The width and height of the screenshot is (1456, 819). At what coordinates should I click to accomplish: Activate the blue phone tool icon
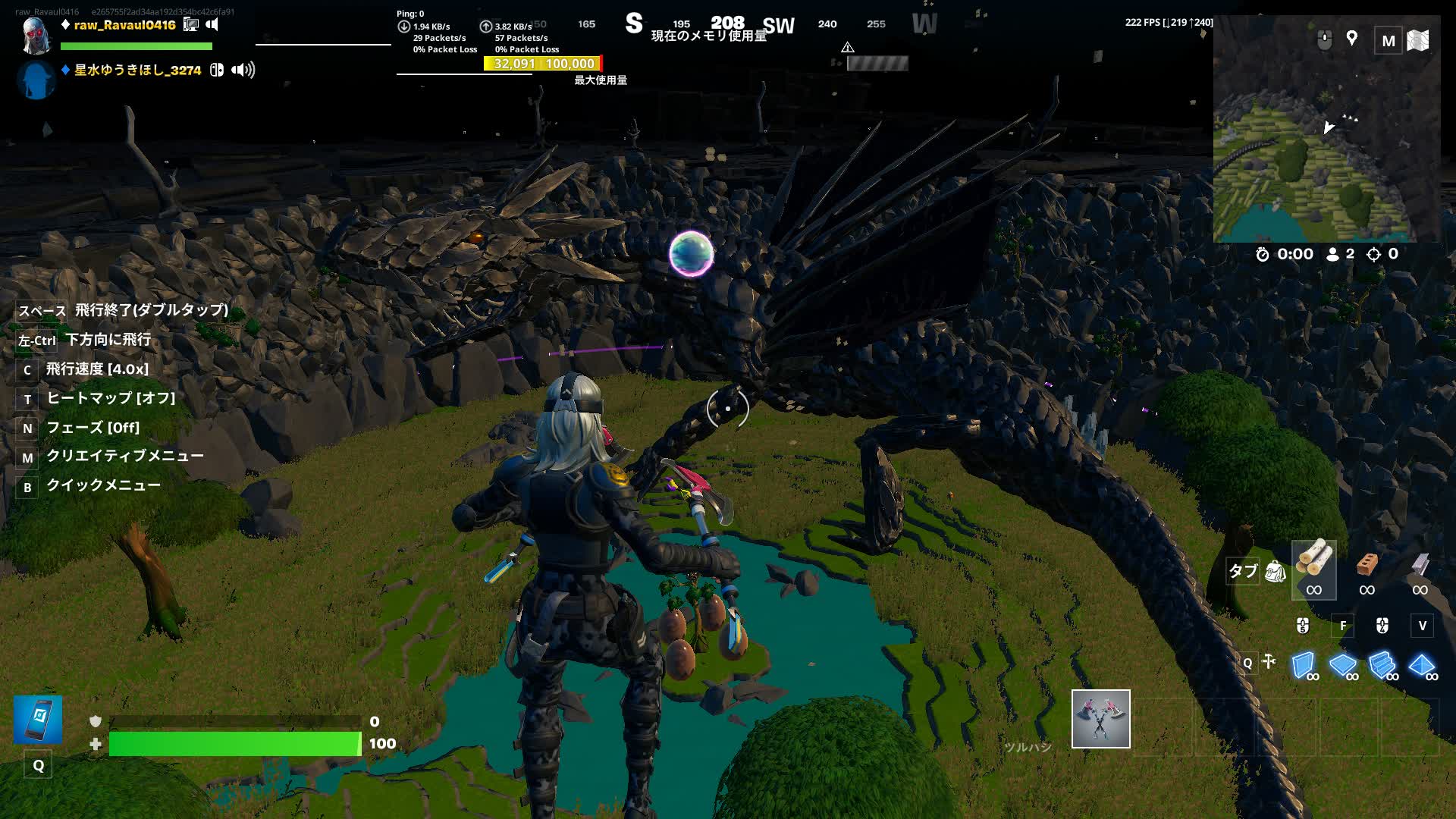click(38, 719)
